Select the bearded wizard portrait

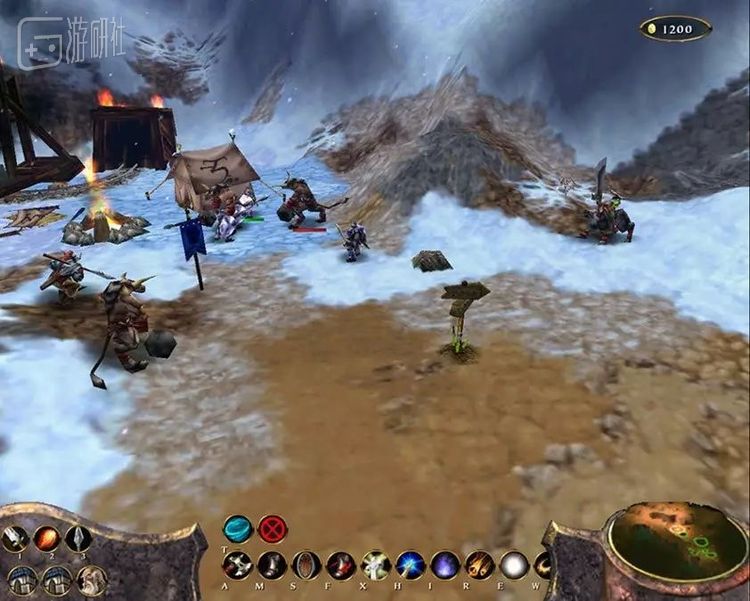tap(91, 578)
